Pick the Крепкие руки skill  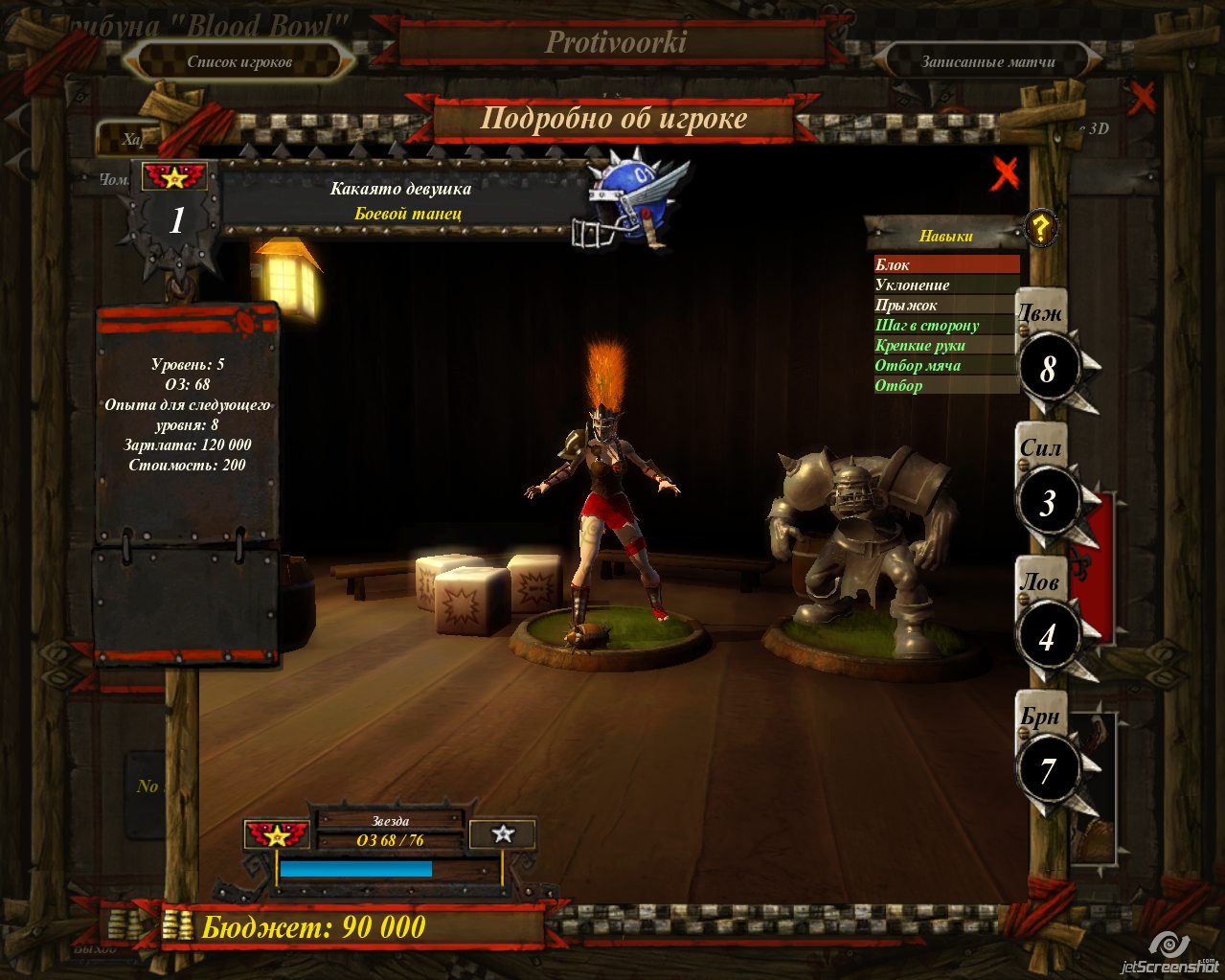tap(946, 345)
